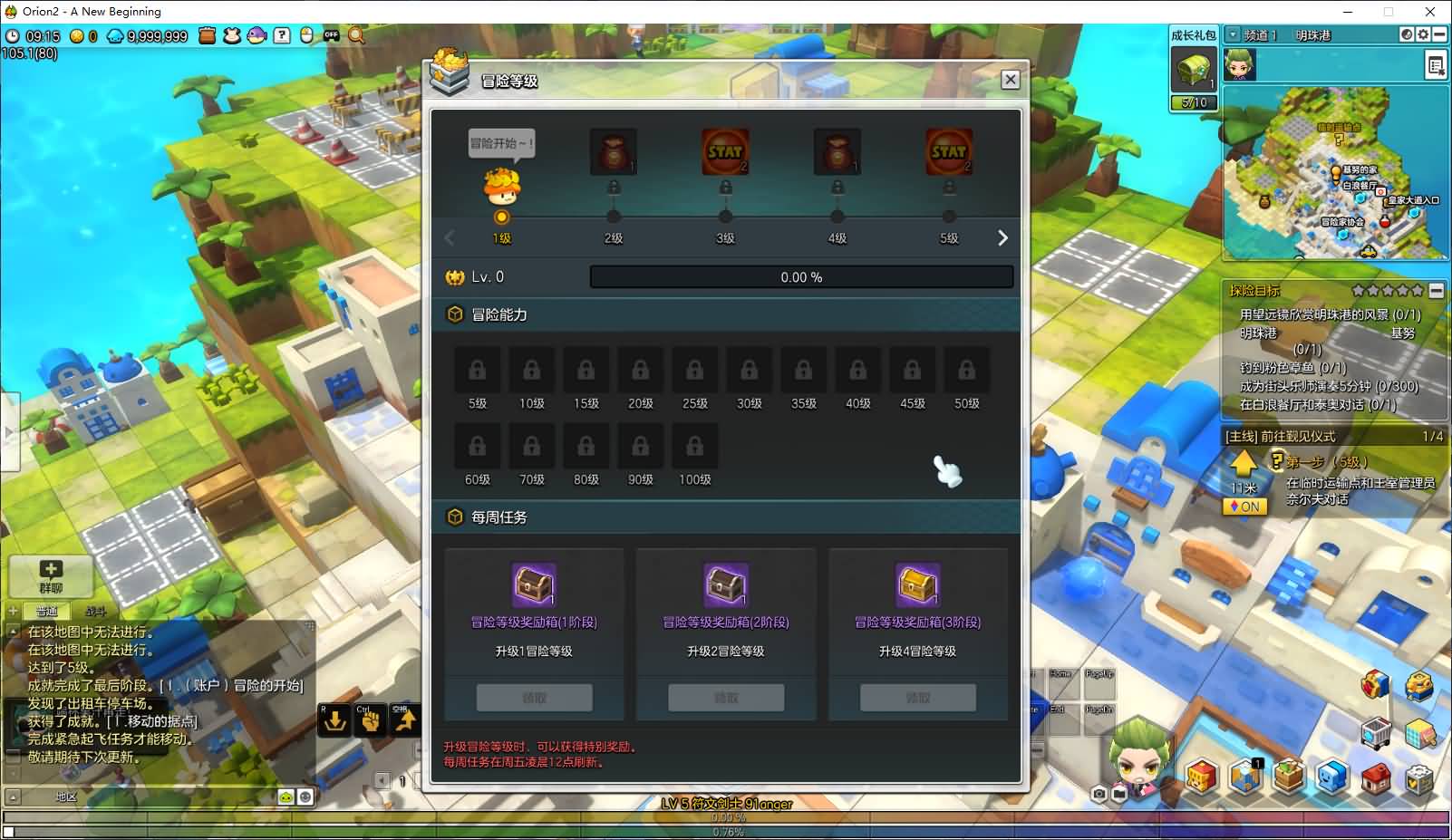The width and height of the screenshot is (1452, 840).
Task: Click the fish icon on the top toolbar
Action: click(x=256, y=37)
